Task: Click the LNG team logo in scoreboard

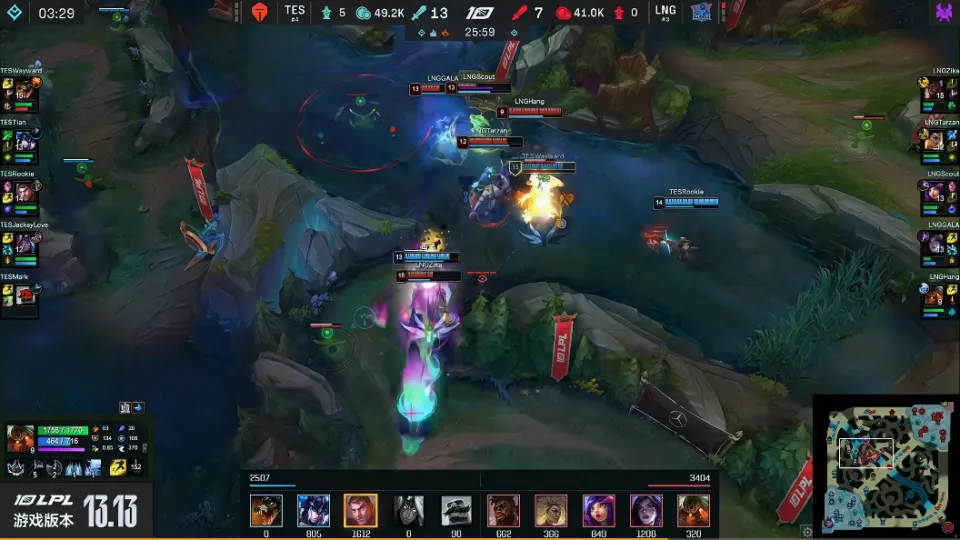Action: pyautogui.click(x=701, y=12)
